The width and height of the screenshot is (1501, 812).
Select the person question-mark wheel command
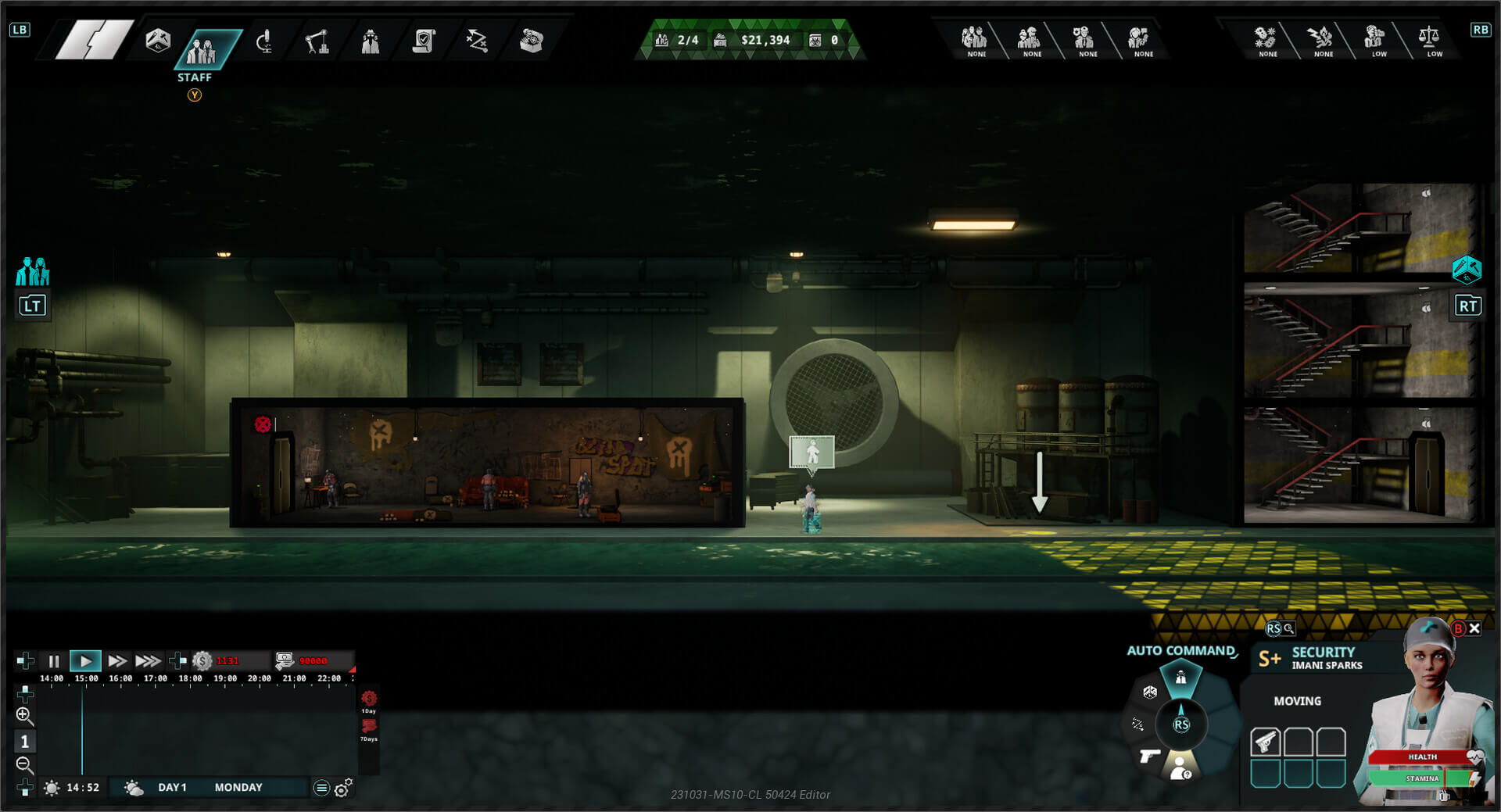coord(1180,767)
